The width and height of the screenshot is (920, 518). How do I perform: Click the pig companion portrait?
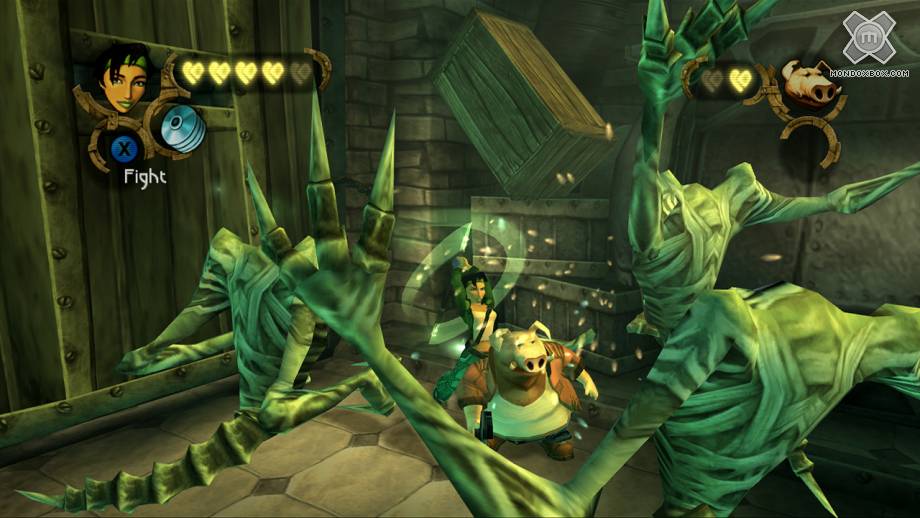point(810,85)
